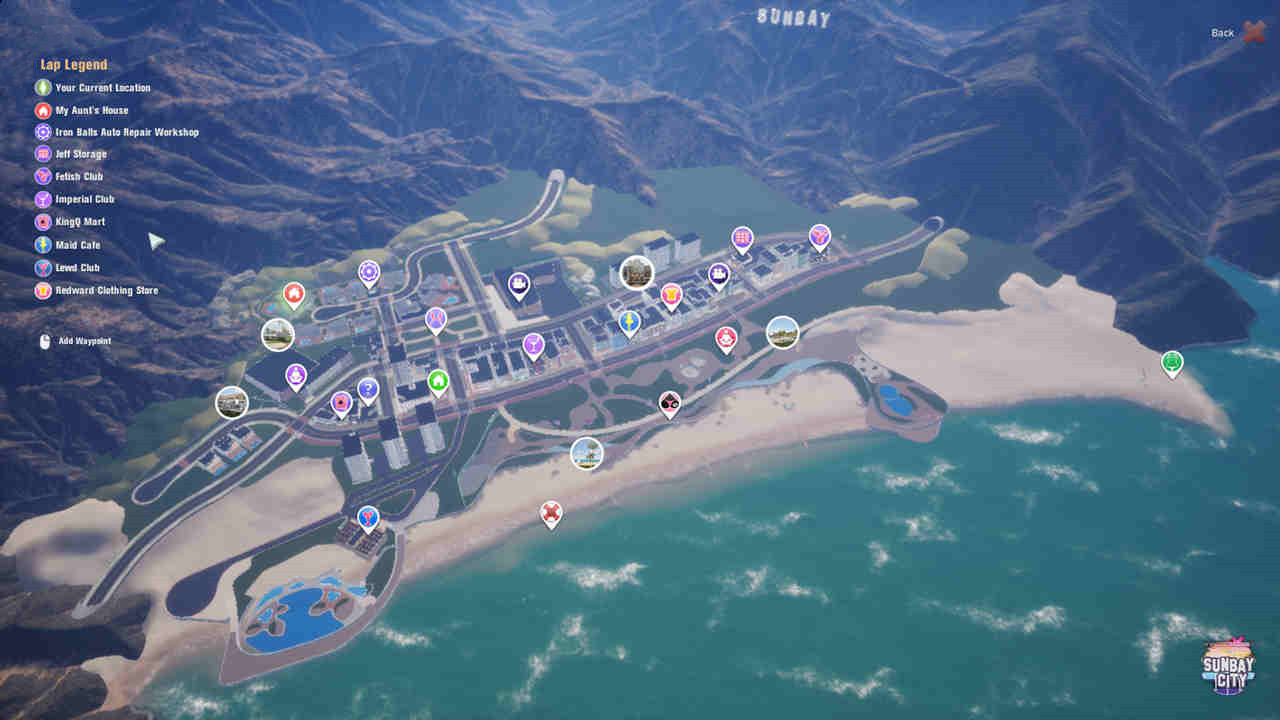Screen dimensions: 1280x720
Task: Select the purple gear workshop map marker
Action: pyautogui.click(x=369, y=271)
